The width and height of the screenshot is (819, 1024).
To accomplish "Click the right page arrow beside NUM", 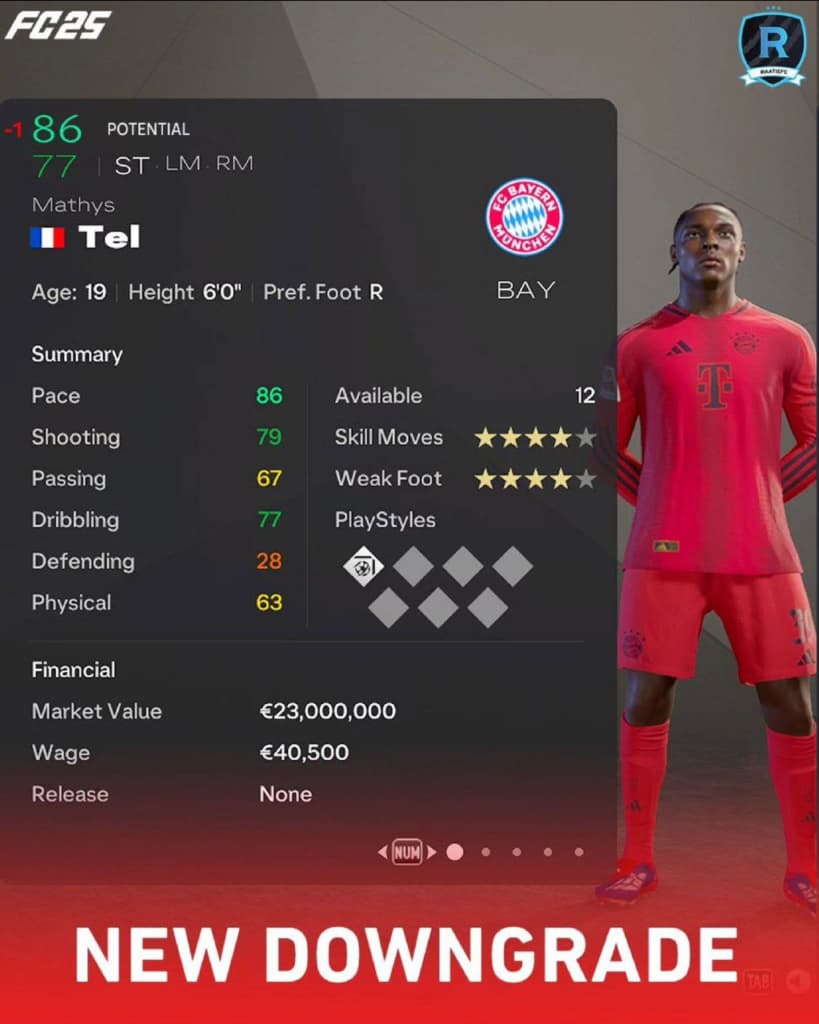I will coord(432,853).
